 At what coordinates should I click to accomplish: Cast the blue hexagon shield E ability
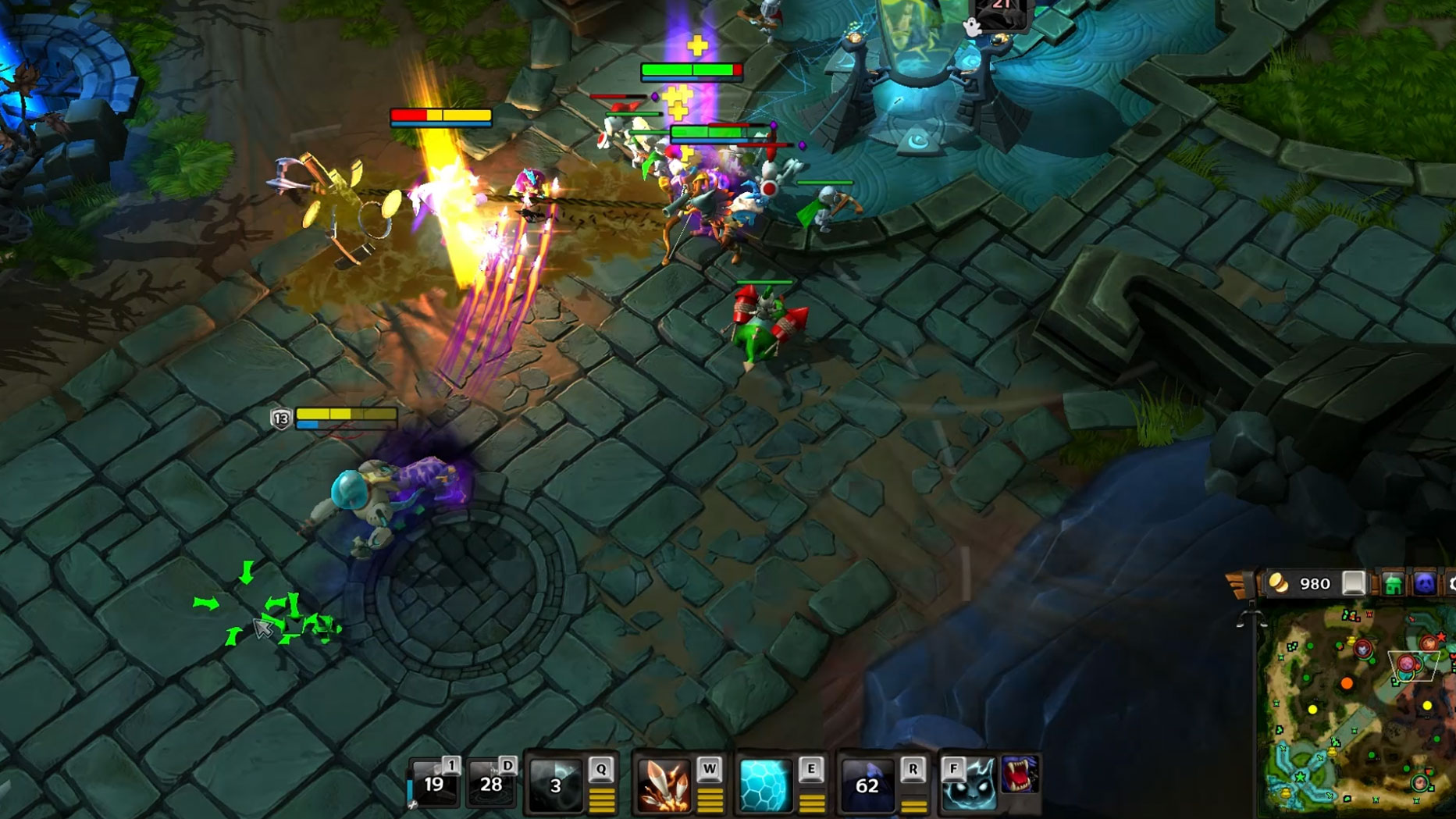click(x=765, y=785)
